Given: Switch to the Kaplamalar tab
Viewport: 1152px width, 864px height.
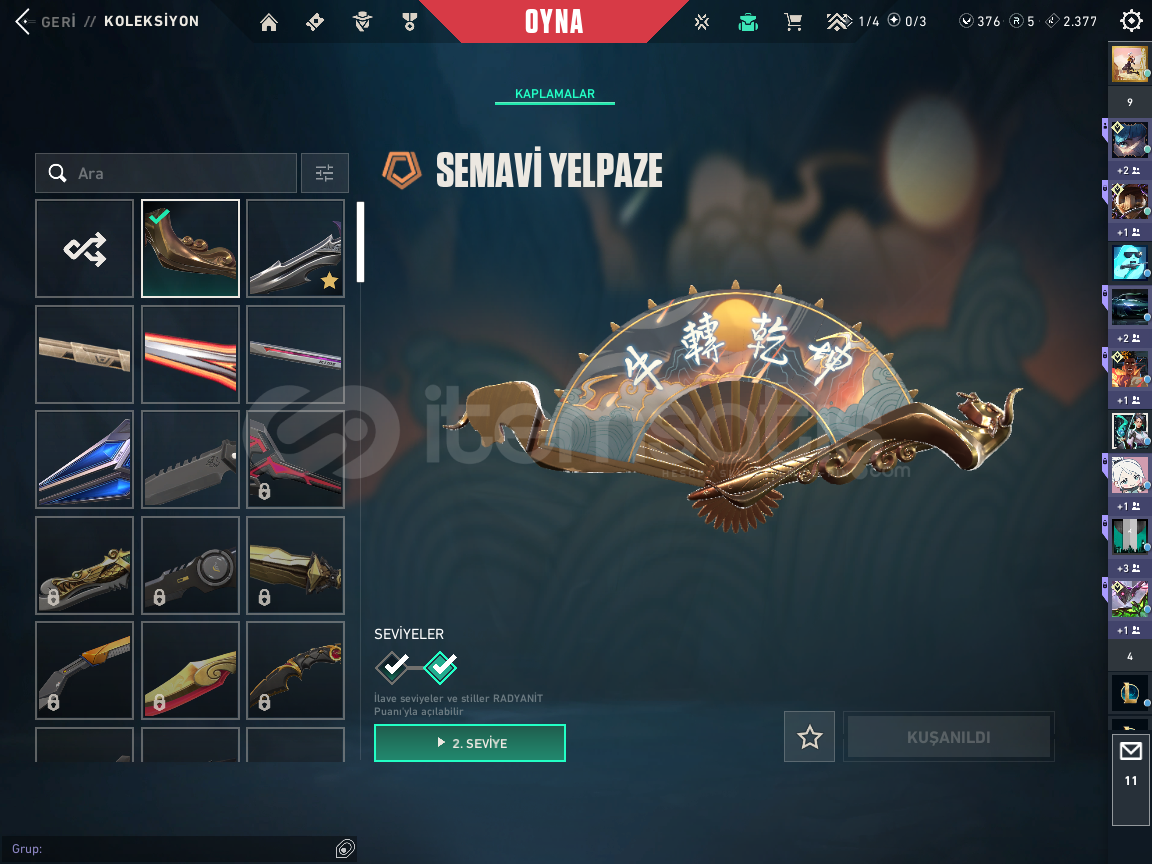Looking at the screenshot, I should point(555,94).
